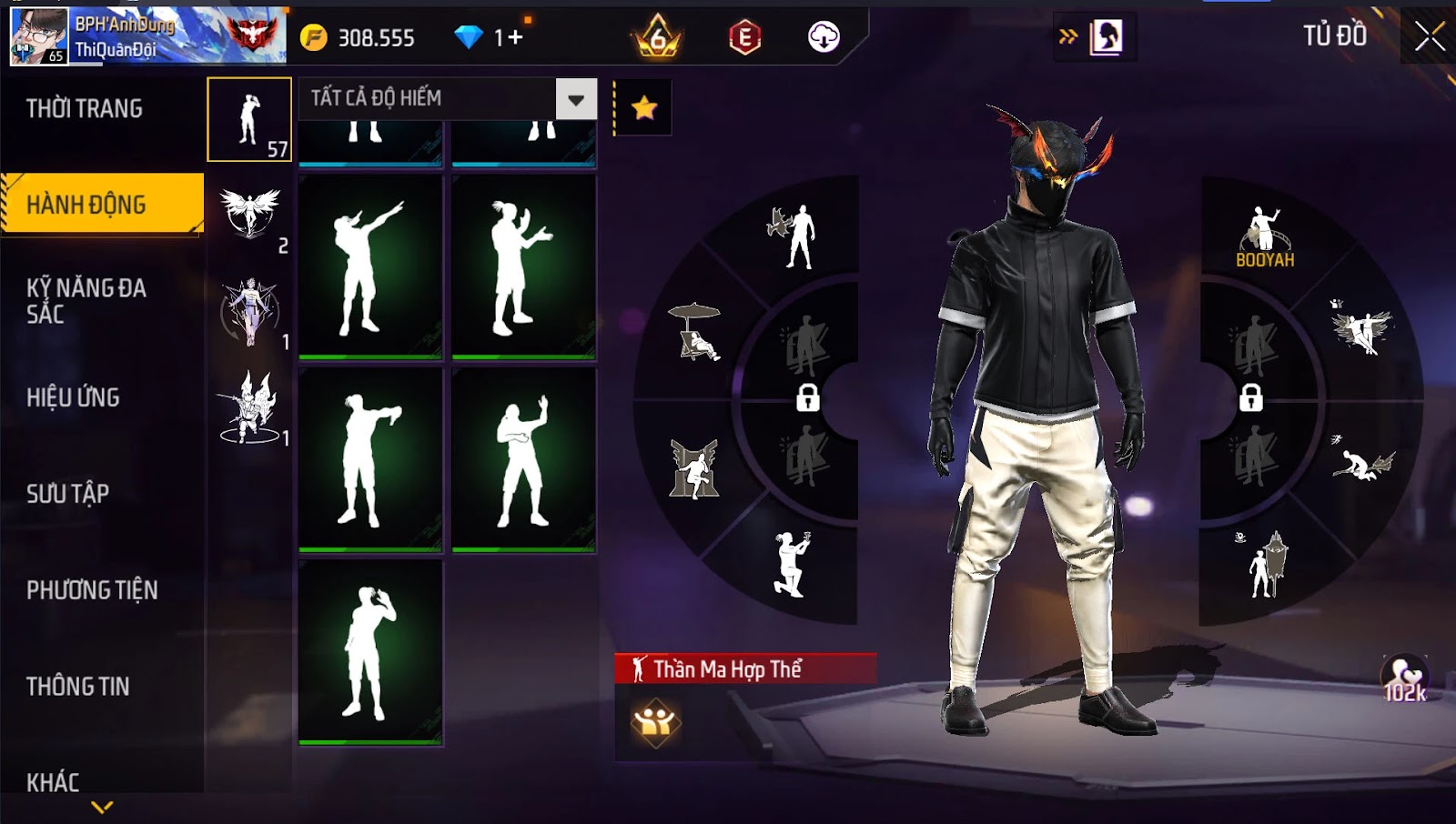Viewport: 1456px width, 824px height.
Task: Pick the BOOYAH emote wheel slot
Action: point(1264,238)
